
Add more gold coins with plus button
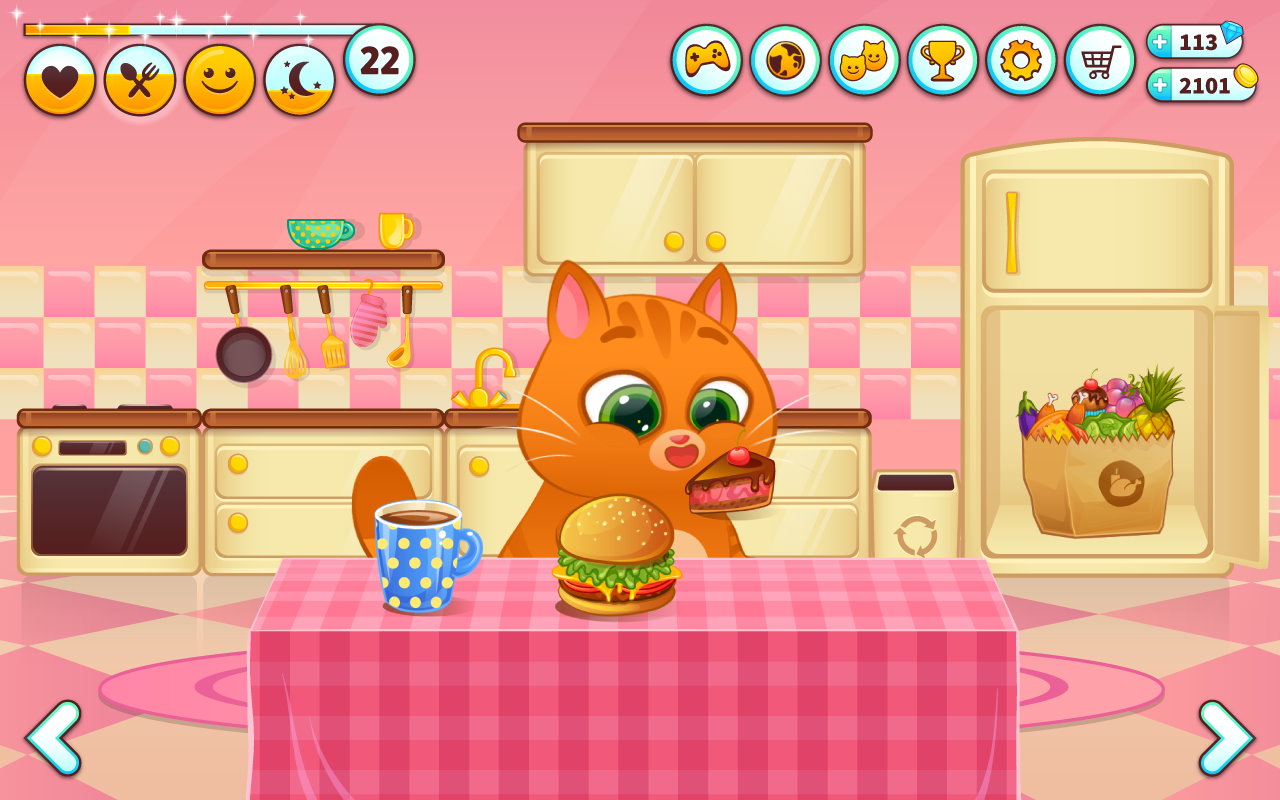[x=1160, y=85]
